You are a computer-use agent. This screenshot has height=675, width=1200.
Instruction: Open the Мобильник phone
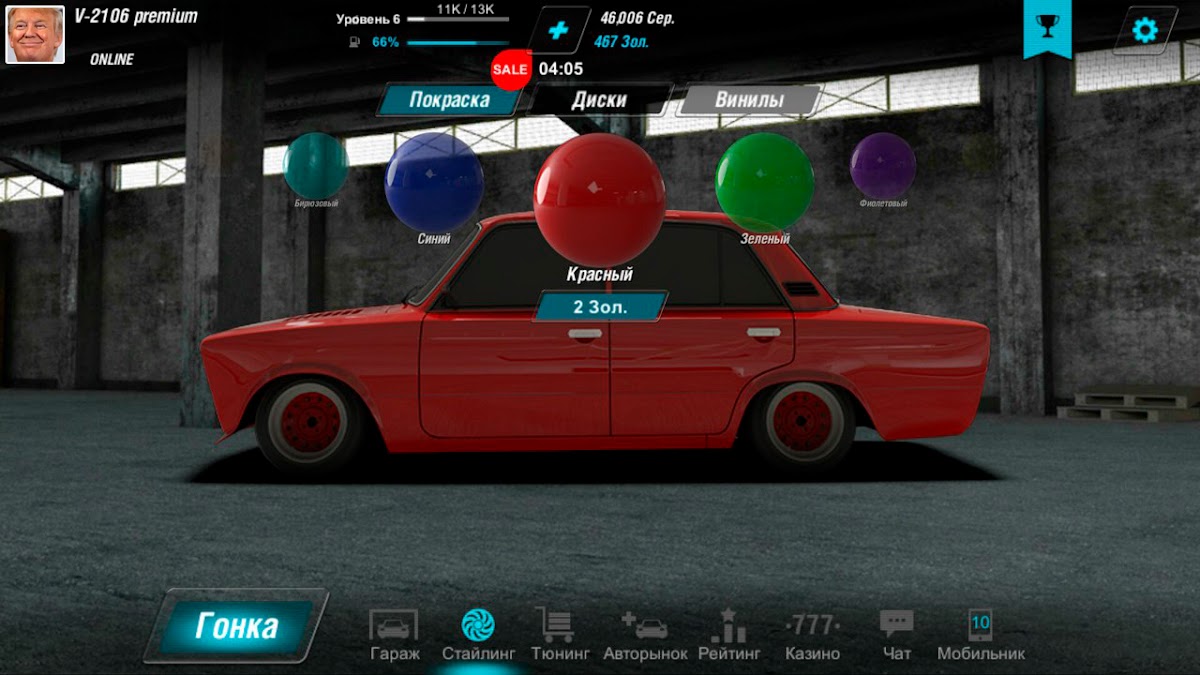click(980, 634)
